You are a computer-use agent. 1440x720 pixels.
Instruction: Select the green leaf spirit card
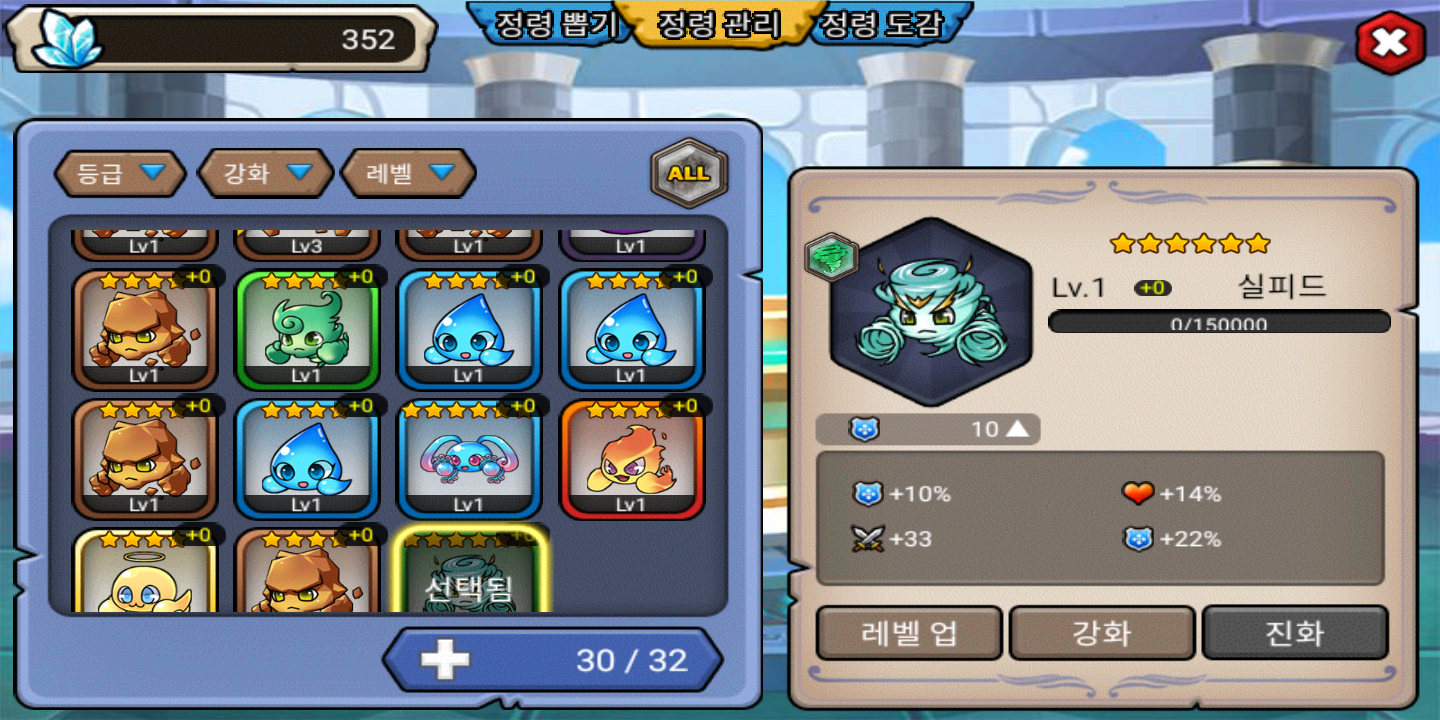pos(307,329)
